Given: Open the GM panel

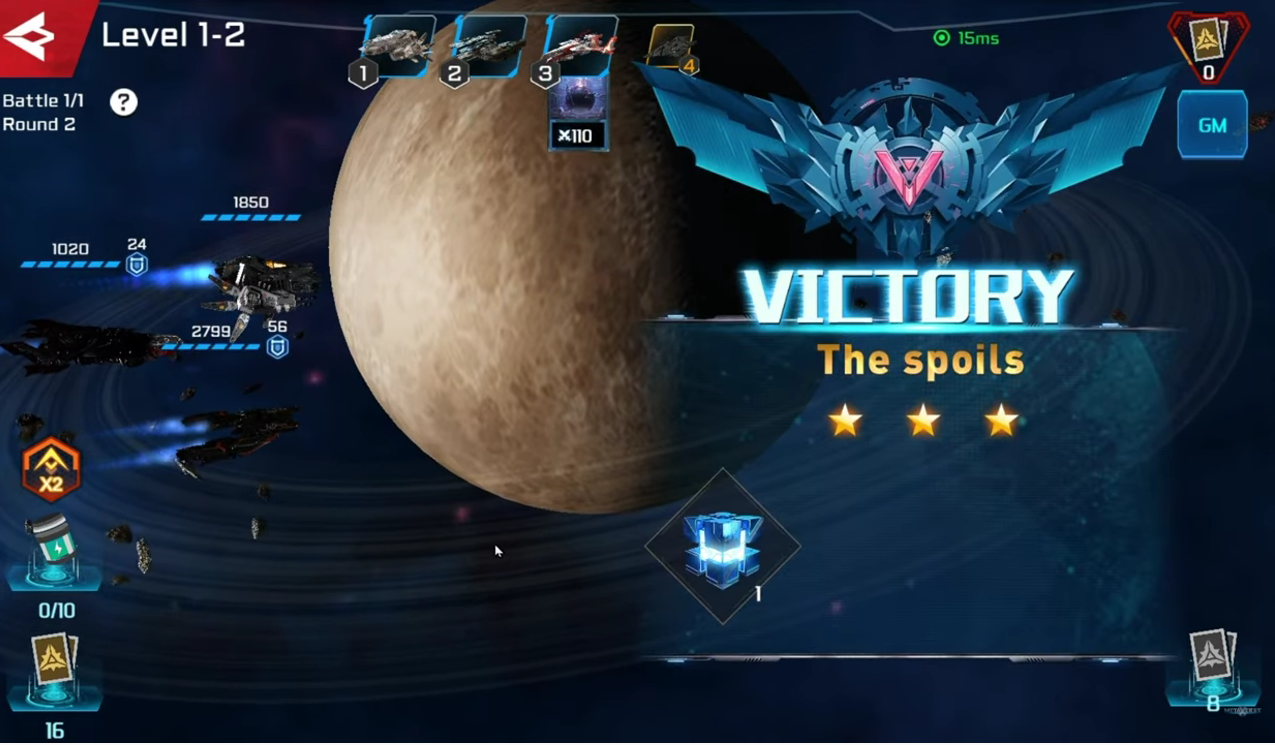Looking at the screenshot, I should 1212,125.
